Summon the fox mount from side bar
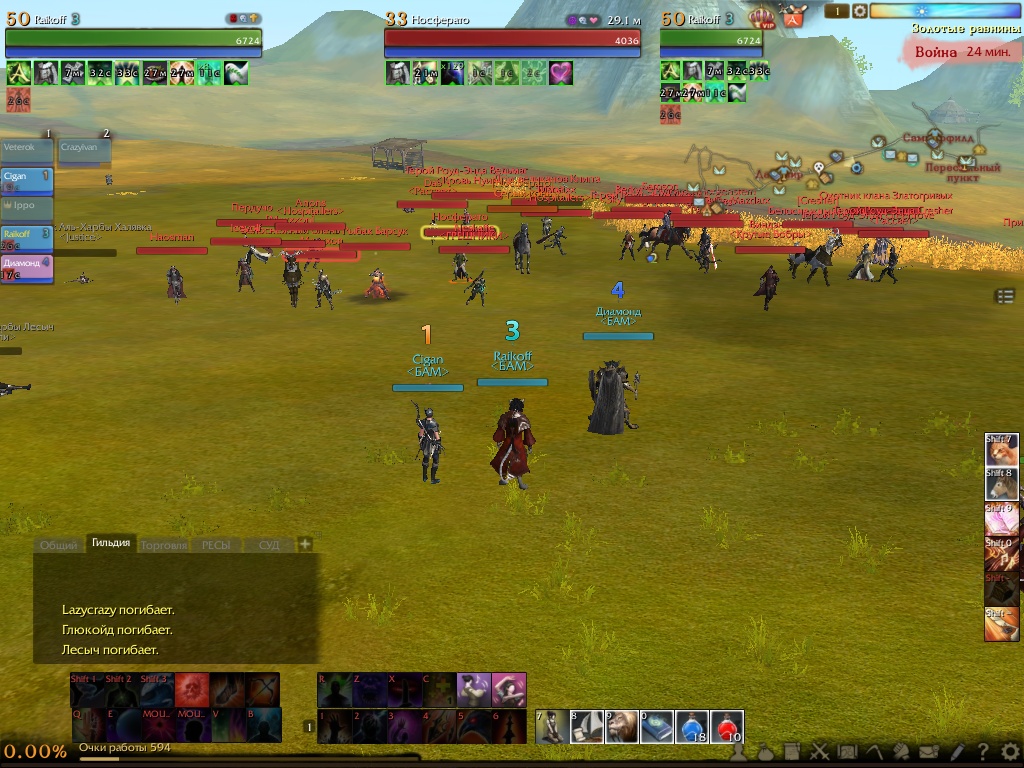Image resolution: width=1024 pixels, height=768 pixels. tap(1002, 451)
